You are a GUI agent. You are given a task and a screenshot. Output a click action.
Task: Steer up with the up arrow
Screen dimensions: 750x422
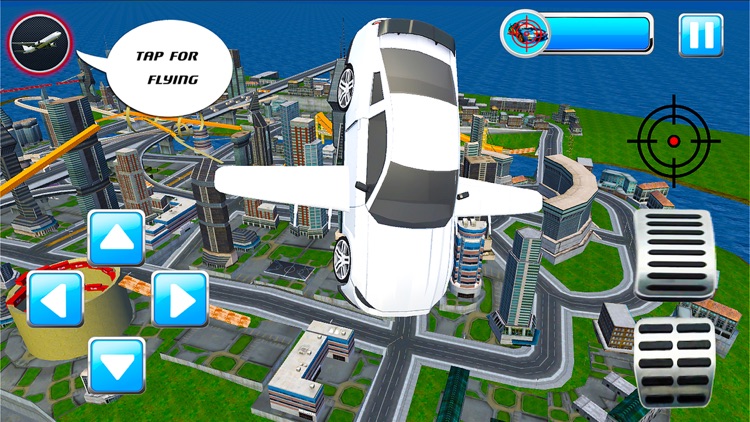pyautogui.click(x=117, y=239)
